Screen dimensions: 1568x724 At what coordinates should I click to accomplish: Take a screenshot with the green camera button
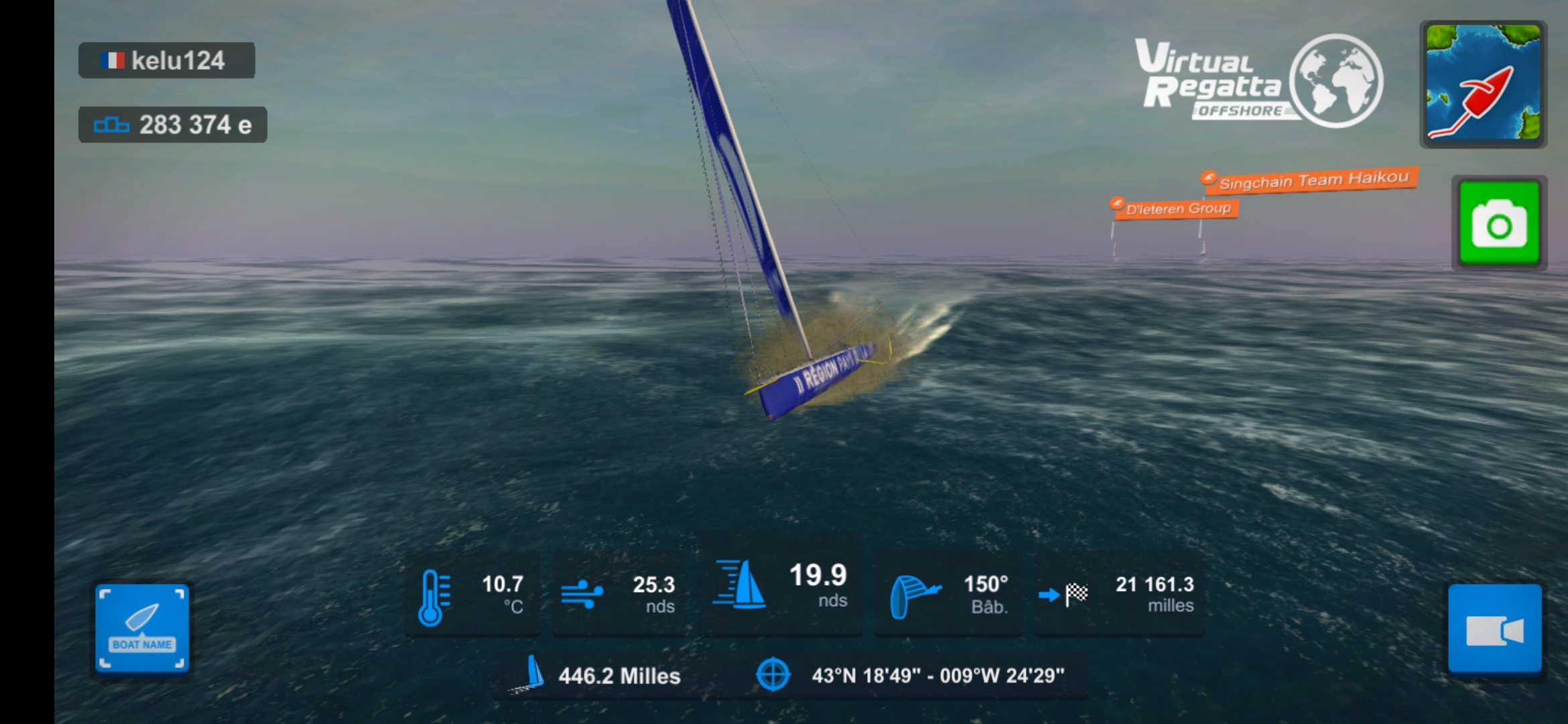point(1499,224)
